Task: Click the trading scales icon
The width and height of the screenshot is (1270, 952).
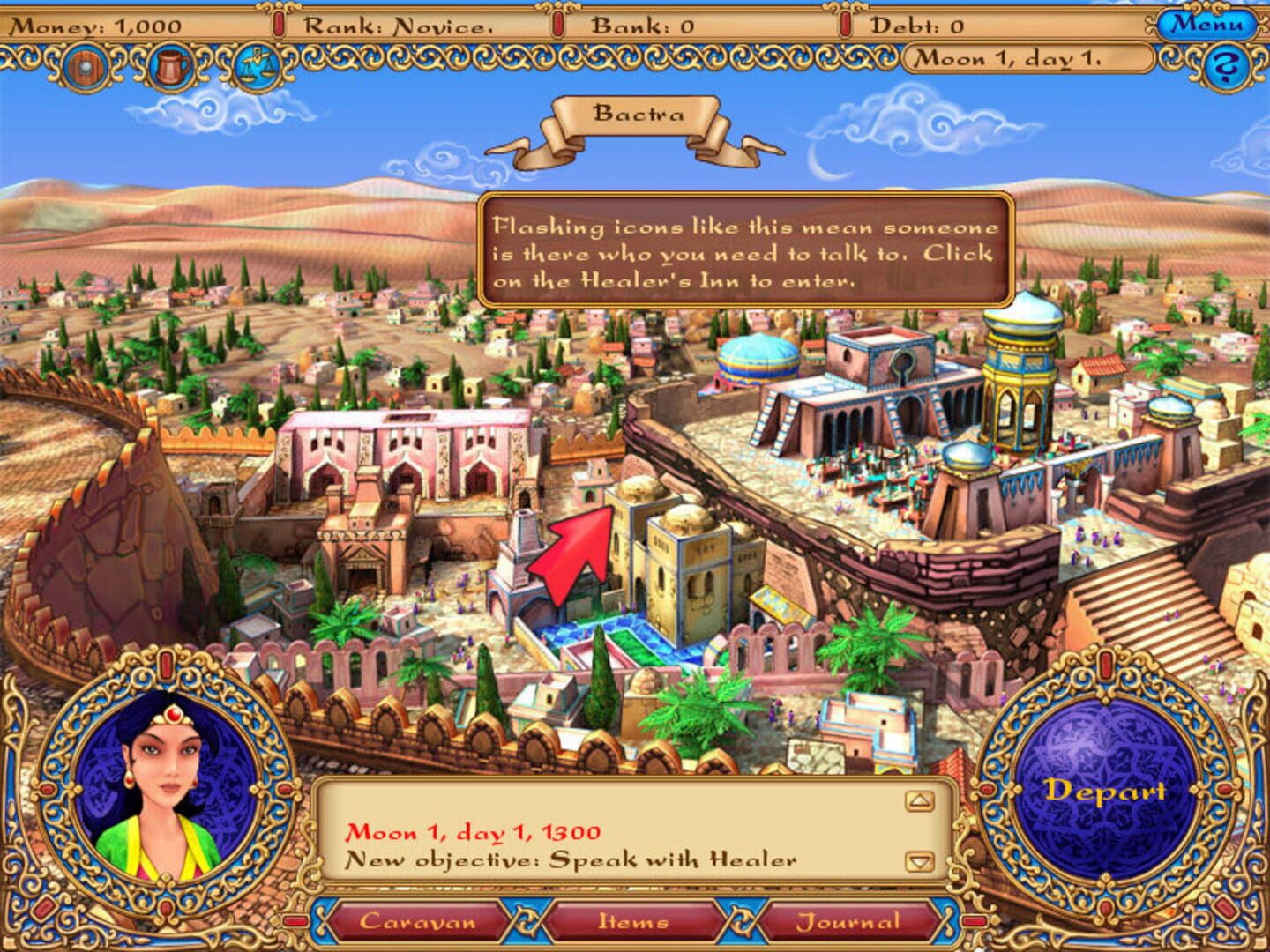Action: pos(256,65)
